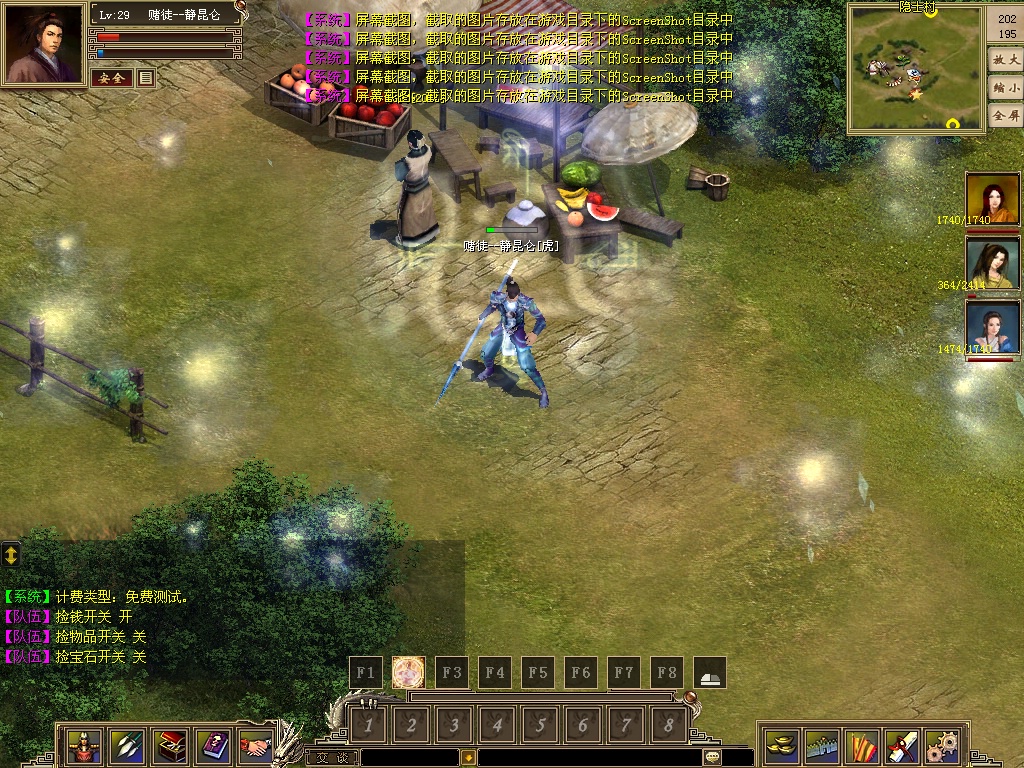
Task: Zoom in the minimap with 放大
Action: pyautogui.click(x=1004, y=60)
